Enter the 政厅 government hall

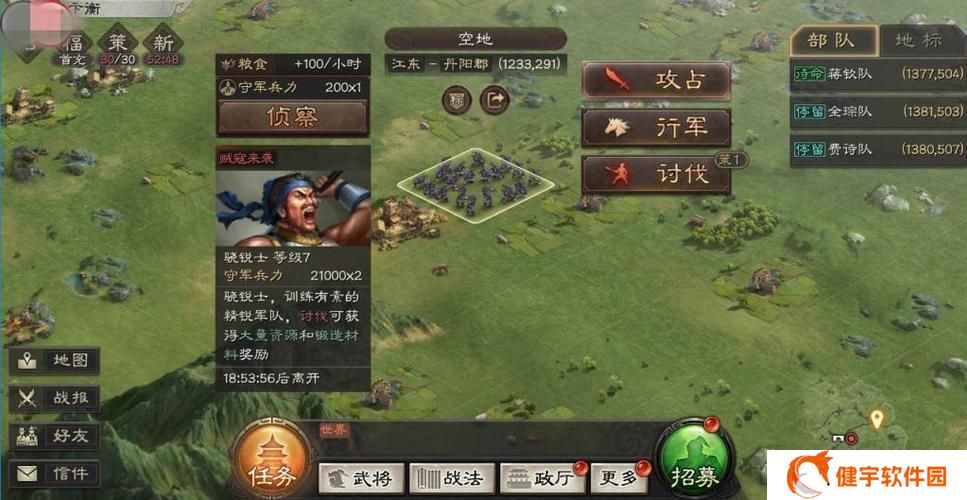[x=543, y=477]
